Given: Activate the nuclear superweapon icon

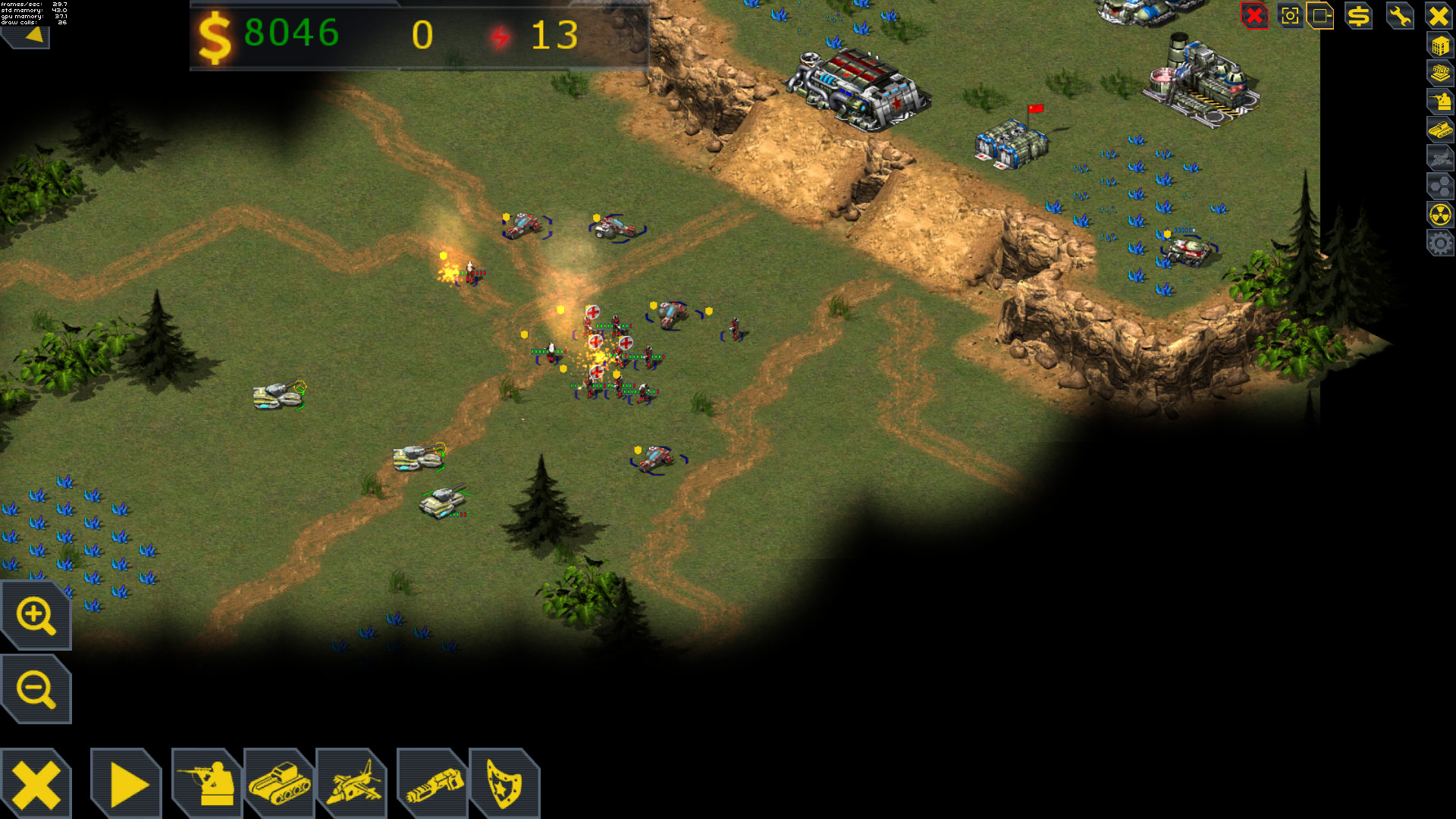Looking at the screenshot, I should tap(1439, 212).
